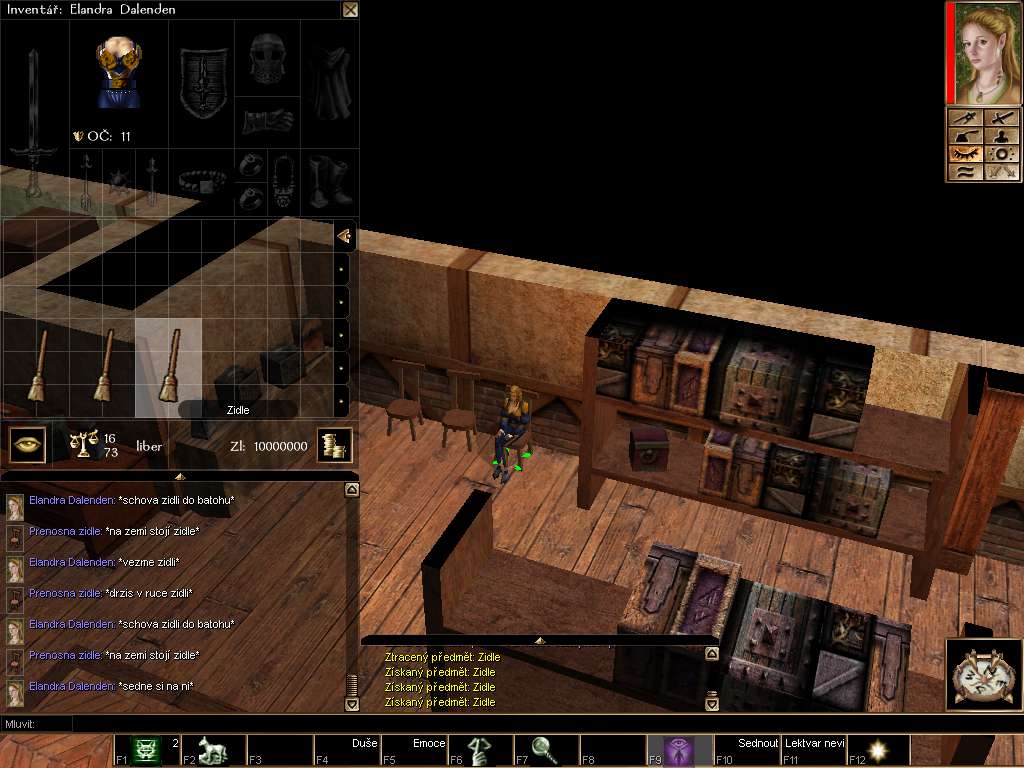Activate the Emoce quickbar slot
1024x768 pixels.
[413, 750]
